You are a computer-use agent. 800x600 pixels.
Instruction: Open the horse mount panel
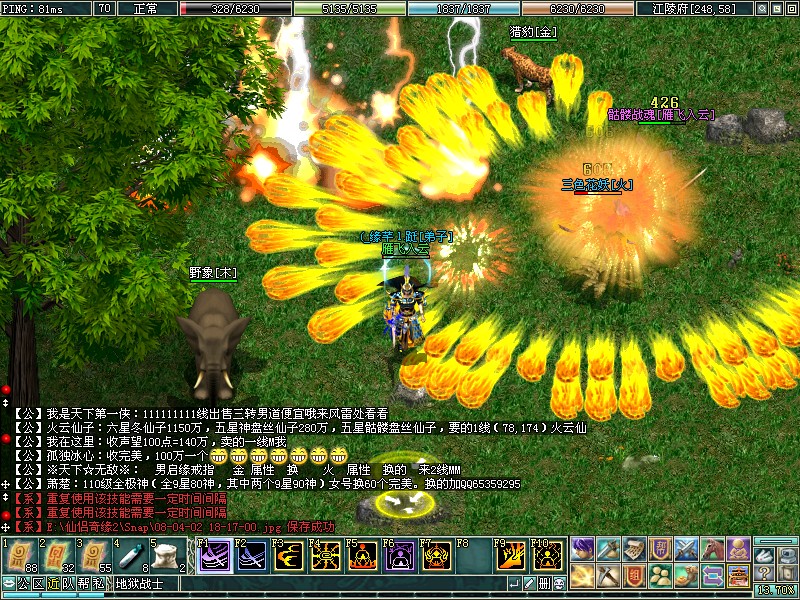click(712, 548)
